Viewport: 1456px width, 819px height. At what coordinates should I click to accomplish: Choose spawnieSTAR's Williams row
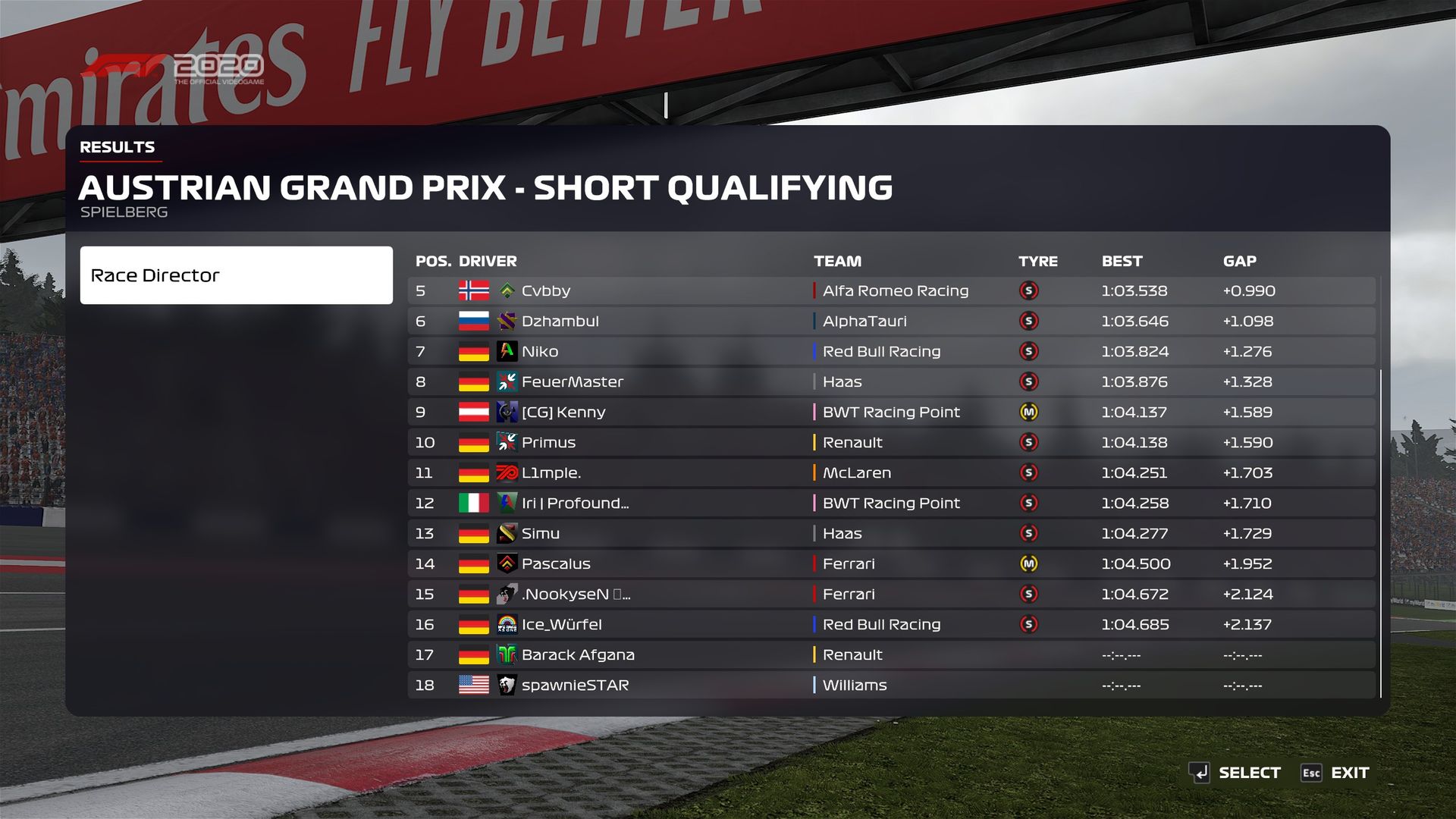(x=891, y=686)
